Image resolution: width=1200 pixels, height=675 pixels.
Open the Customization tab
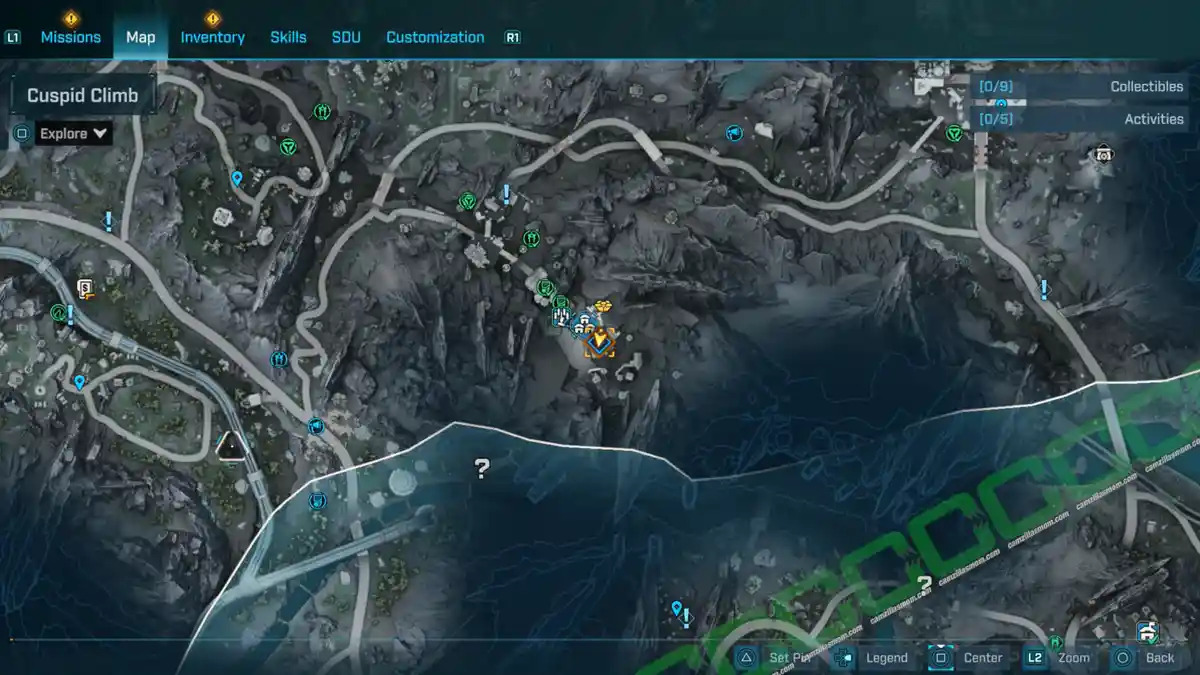tap(435, 37)
